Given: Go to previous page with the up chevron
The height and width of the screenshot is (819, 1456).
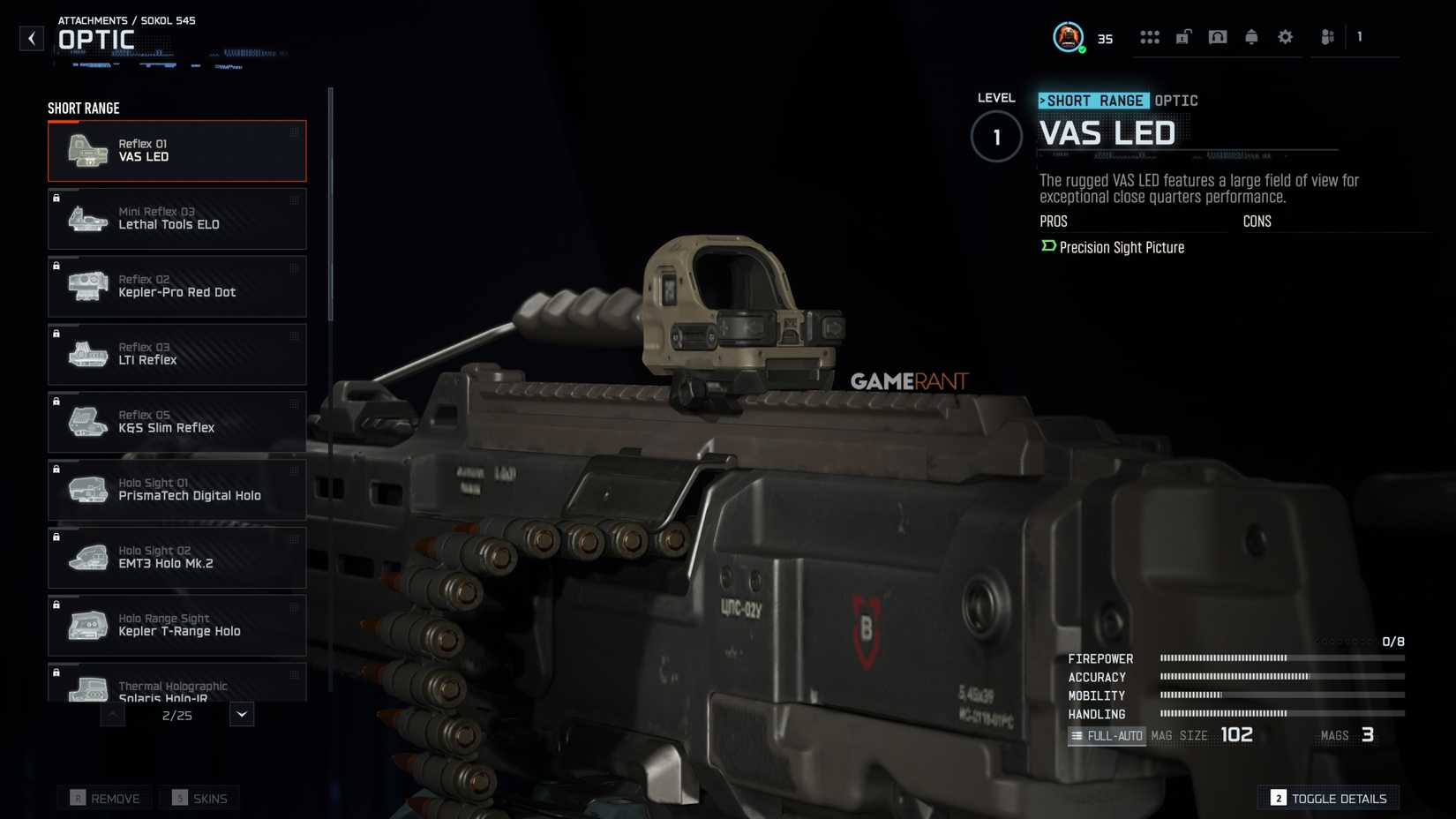Looking at the screenshot, I should pyautogui.click(x=113, y=715).
